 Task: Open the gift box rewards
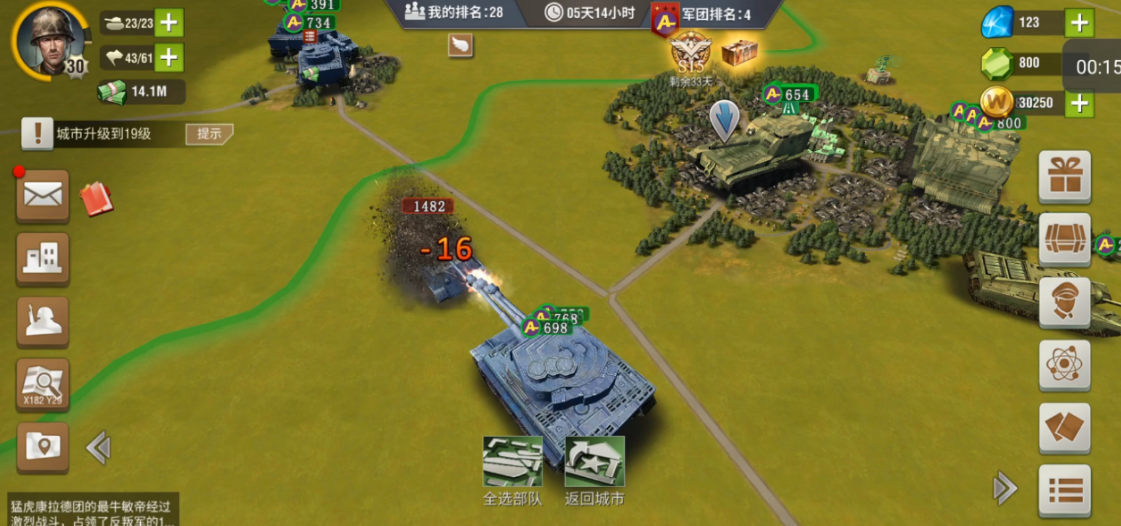[1064, 178]
